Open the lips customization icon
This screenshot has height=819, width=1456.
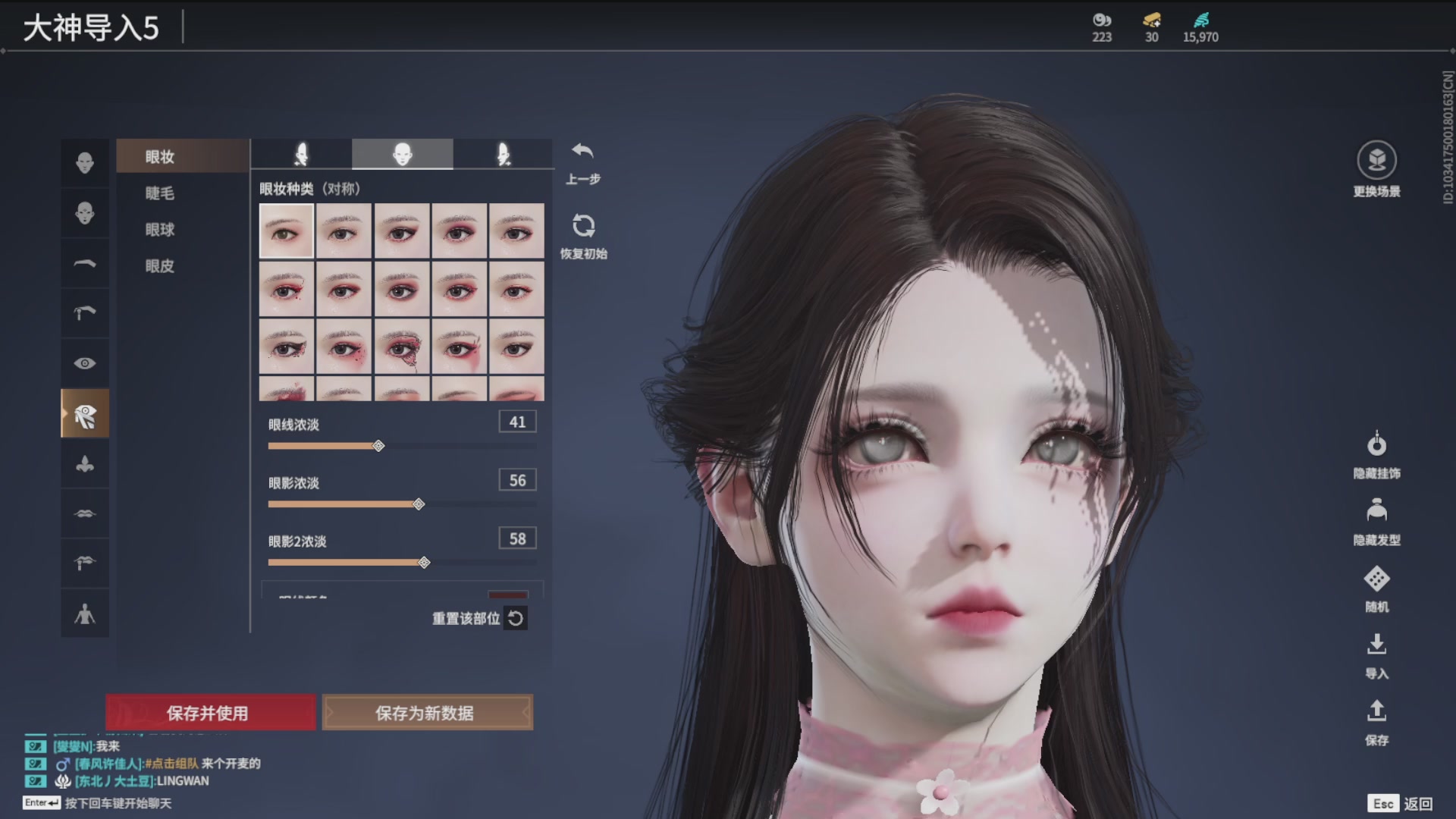click(x=85, y=513)
